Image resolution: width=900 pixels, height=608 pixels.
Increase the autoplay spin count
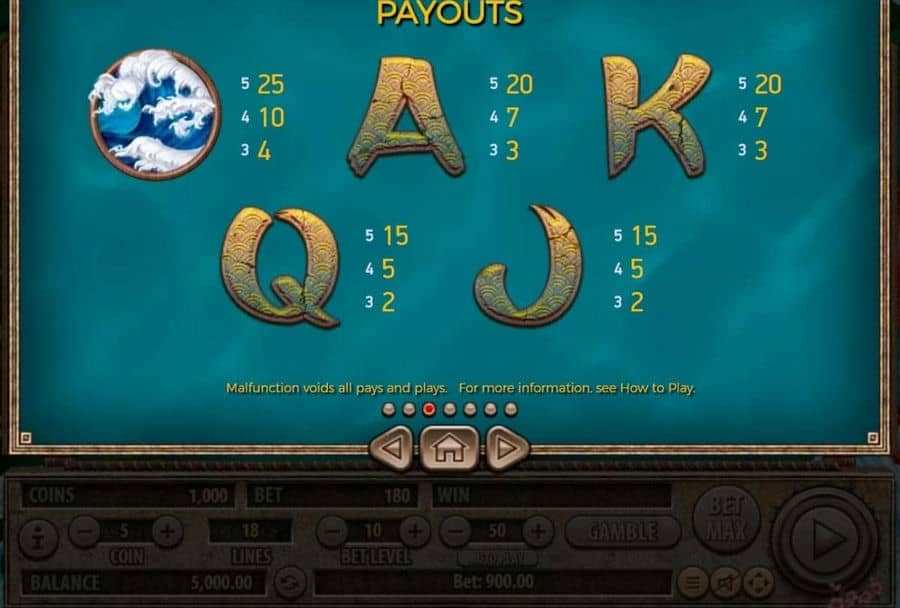pos(538,531)
